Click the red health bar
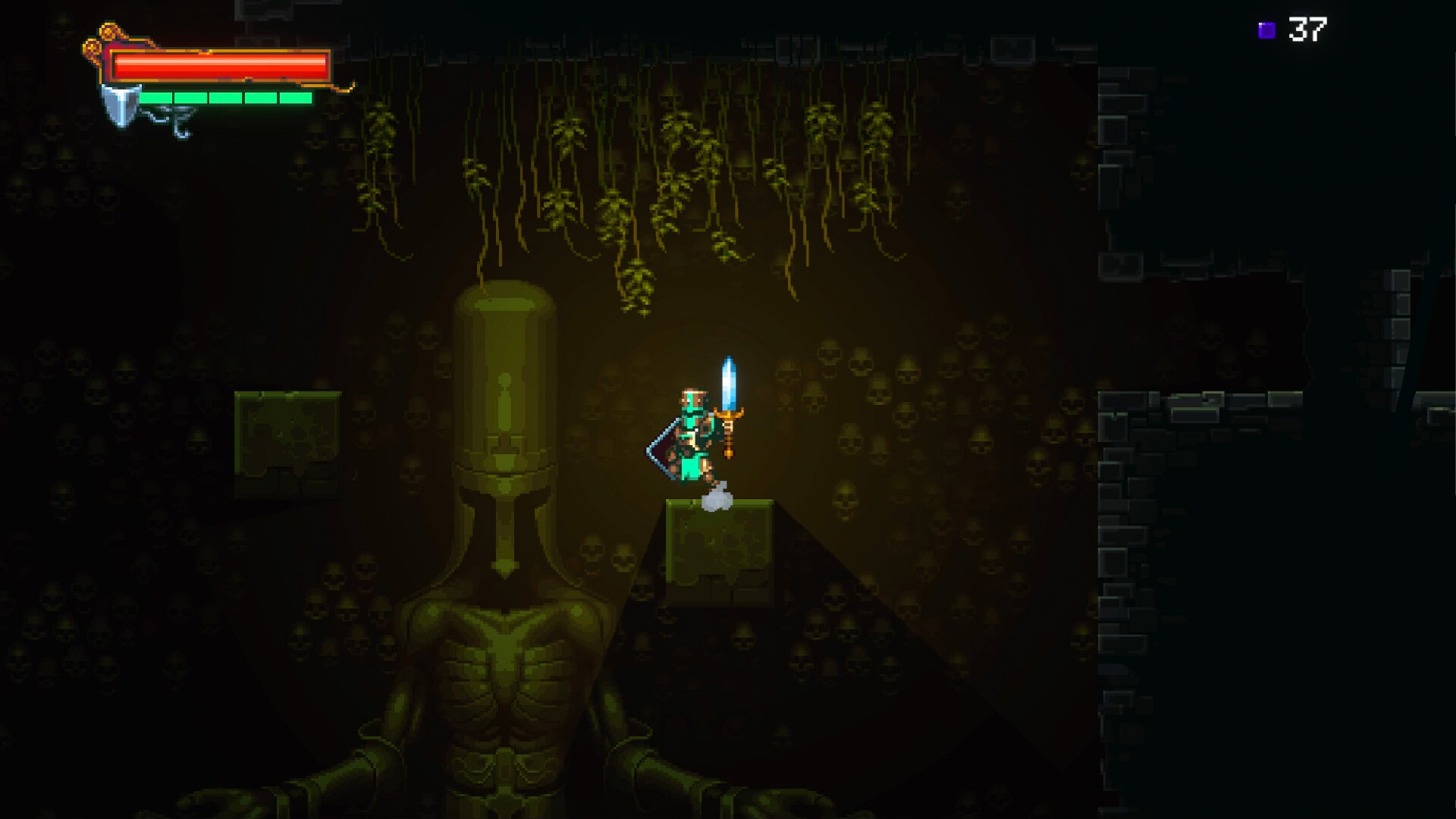 220,67
